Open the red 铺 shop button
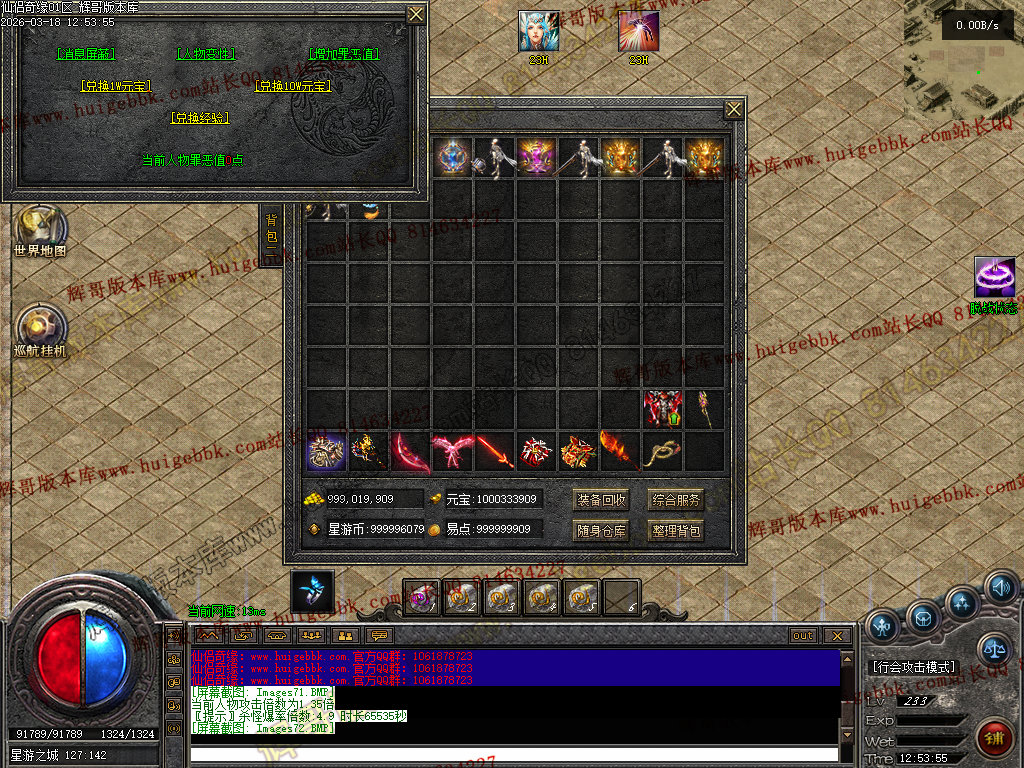Viewport: 1024px width, 768px height. [994, 739]
